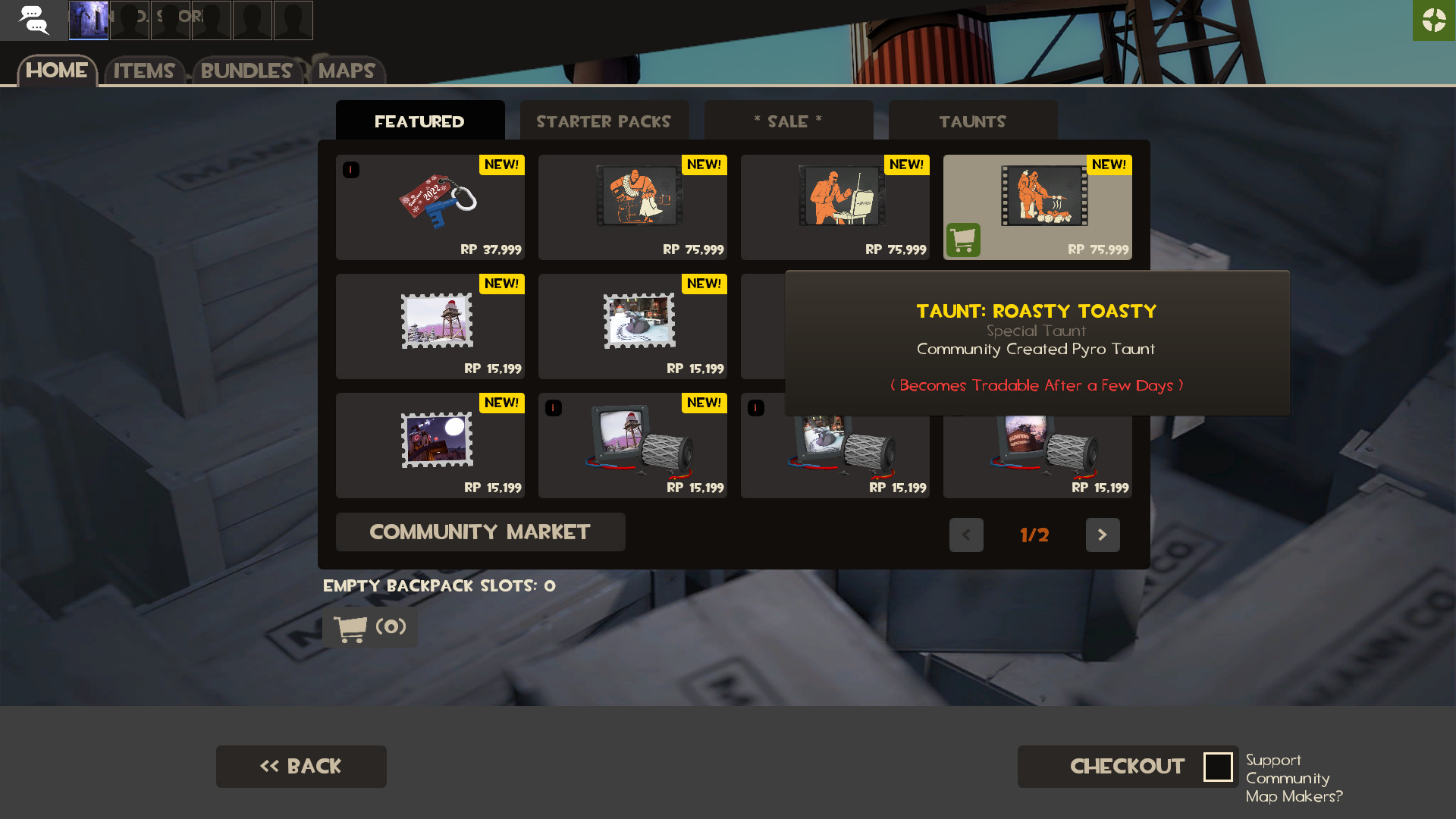Click the page indicator showing 1/2
Screen dimensions: 1456x819
click(x=1034, y=535)
